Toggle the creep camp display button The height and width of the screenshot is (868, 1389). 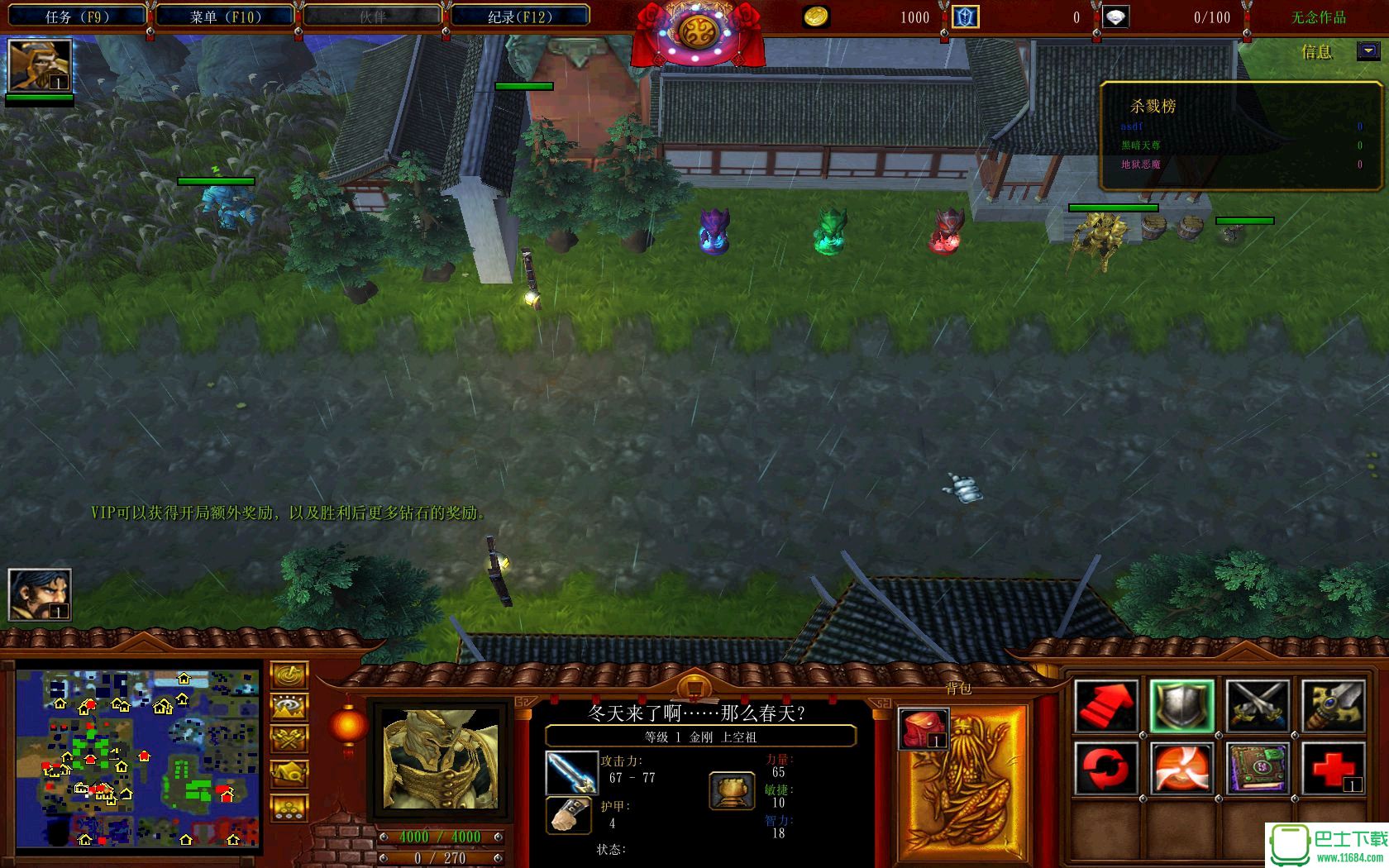(289, 774)
